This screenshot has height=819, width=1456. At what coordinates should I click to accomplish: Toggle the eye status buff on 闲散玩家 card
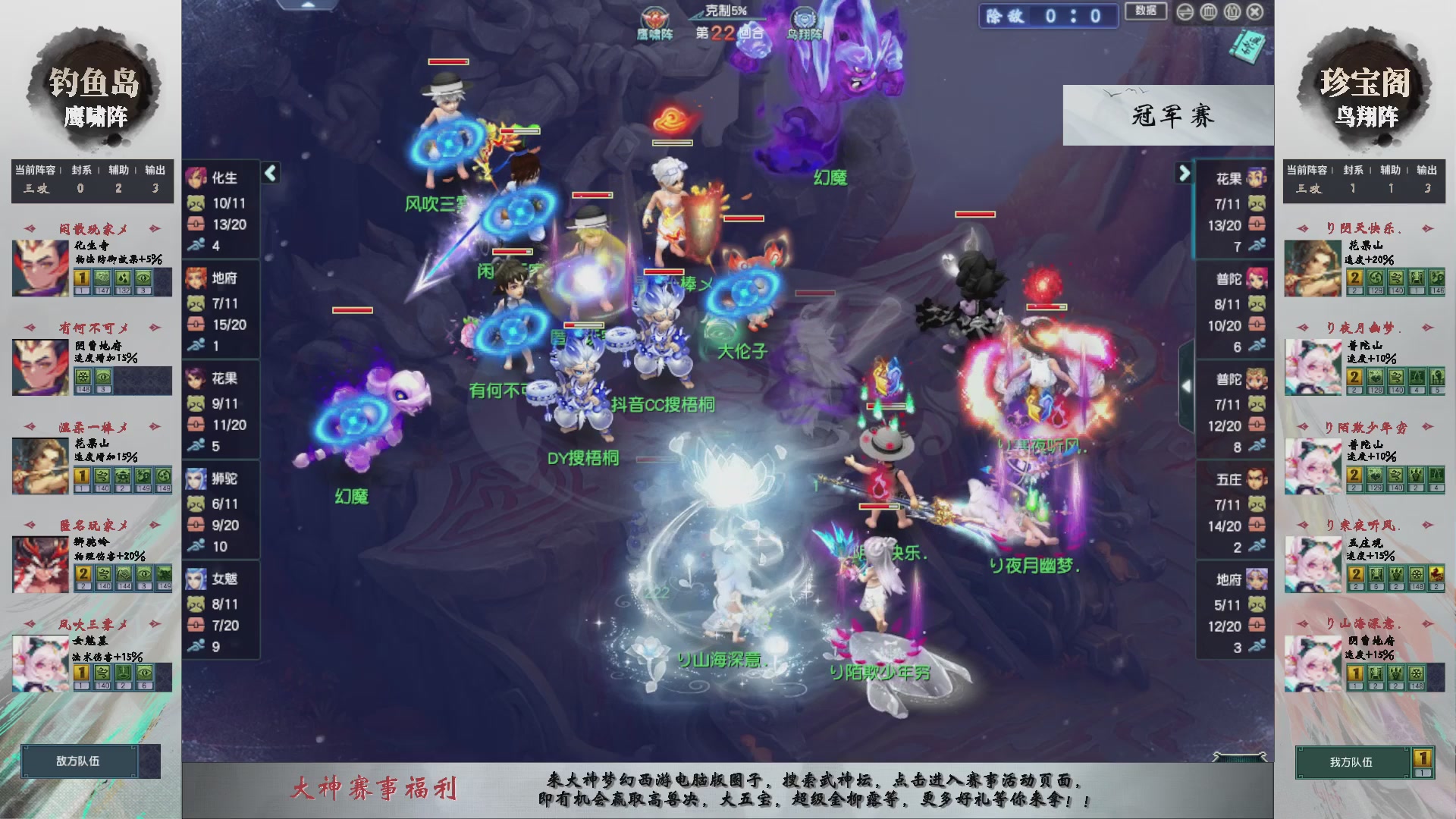pos(144,279)
